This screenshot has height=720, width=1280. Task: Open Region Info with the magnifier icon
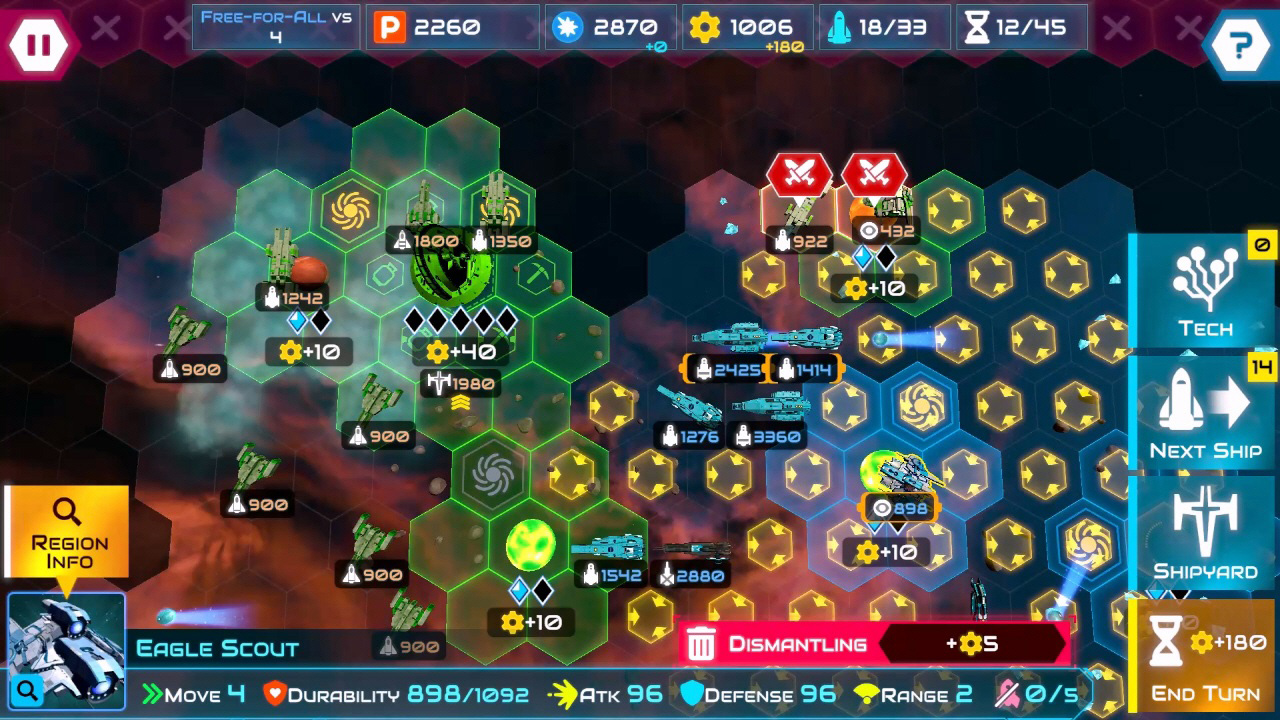click(66, 512)
